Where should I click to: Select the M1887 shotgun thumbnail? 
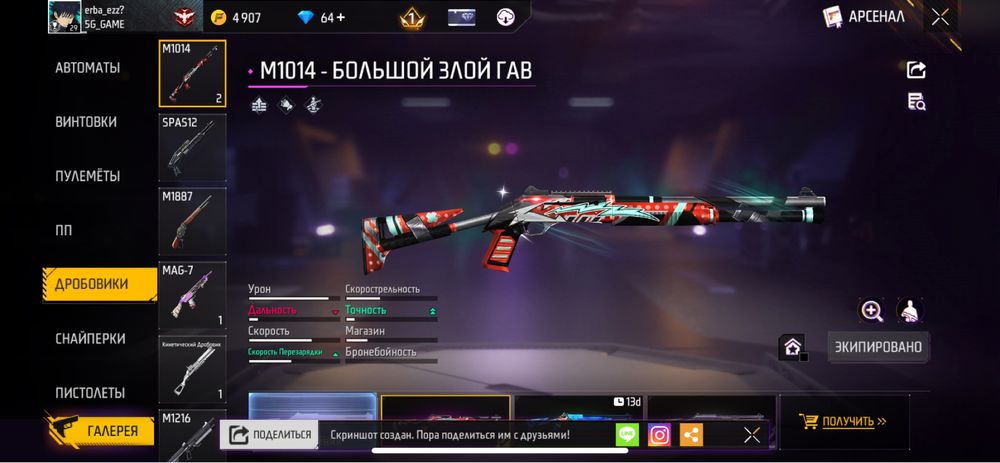193,221
